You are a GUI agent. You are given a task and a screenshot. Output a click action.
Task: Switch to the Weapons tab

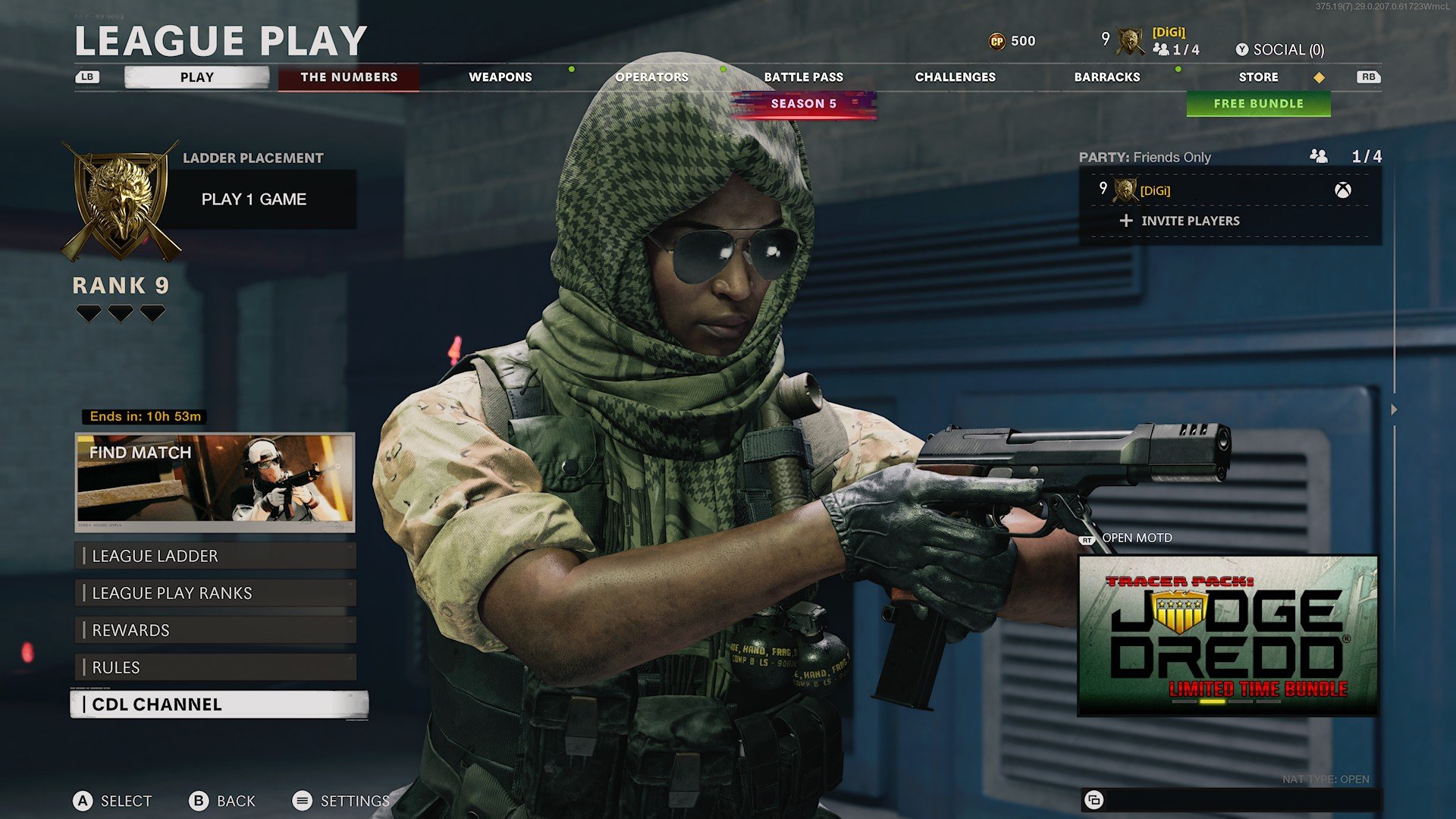point(501,77)
